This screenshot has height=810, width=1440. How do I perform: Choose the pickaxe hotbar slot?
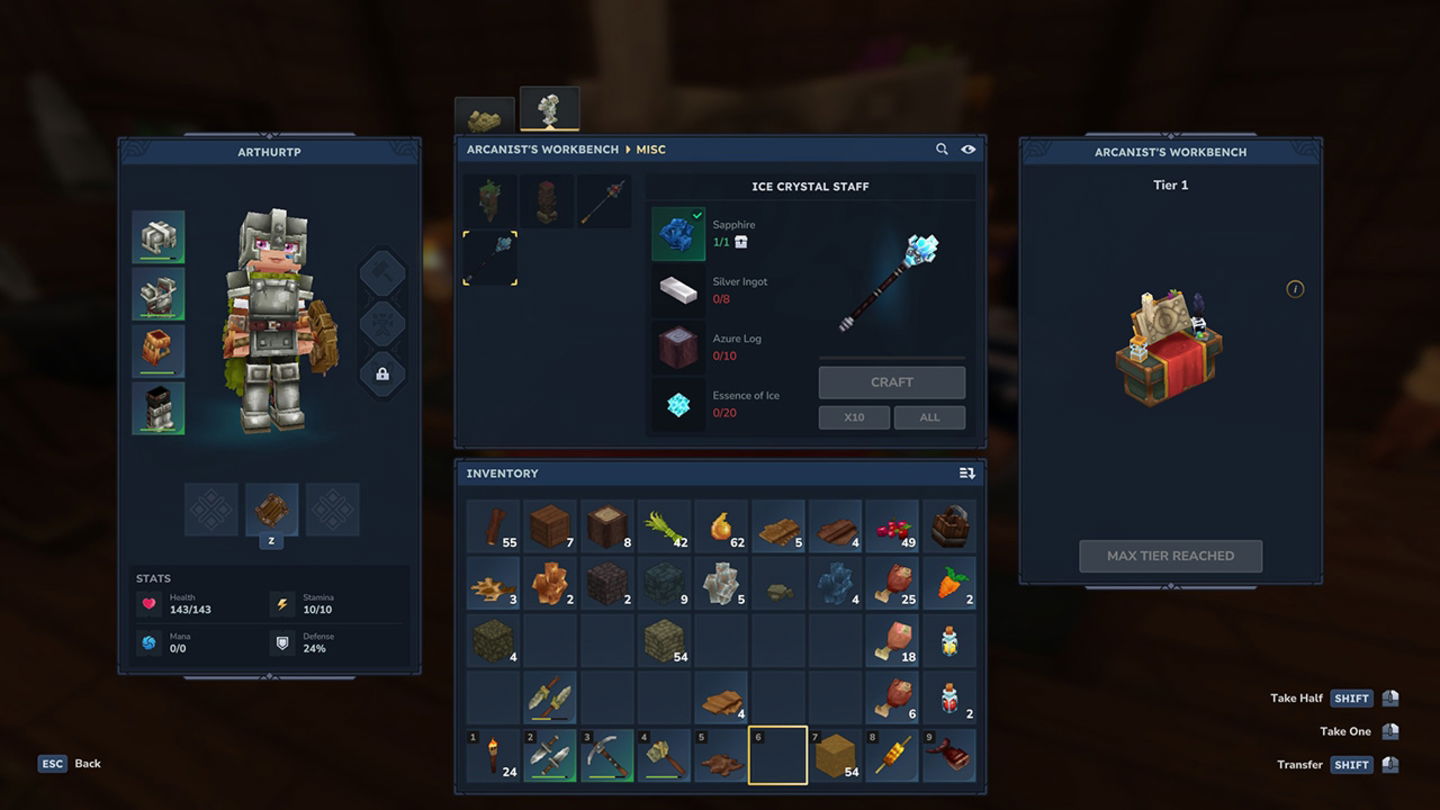[607, 756]
